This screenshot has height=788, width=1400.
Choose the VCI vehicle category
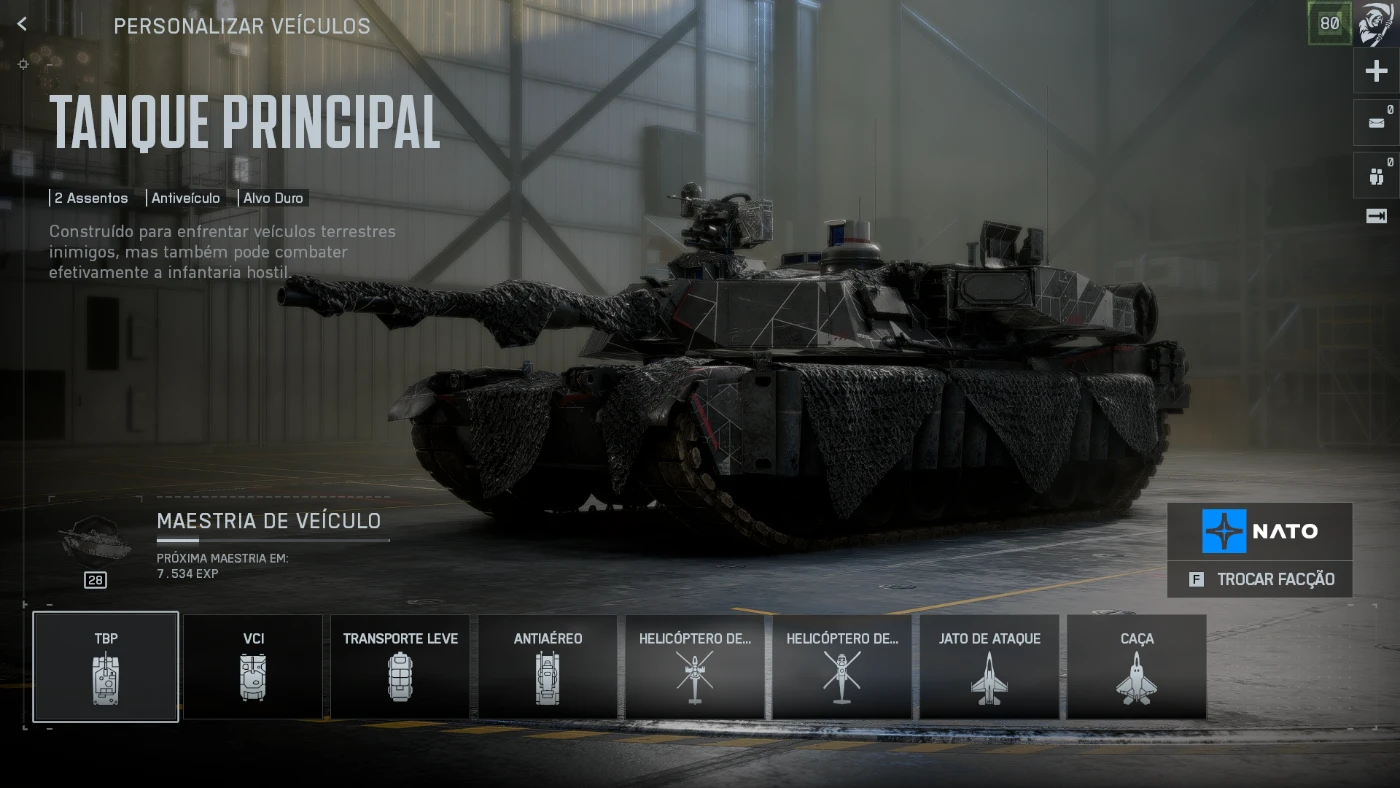(253, 666)
